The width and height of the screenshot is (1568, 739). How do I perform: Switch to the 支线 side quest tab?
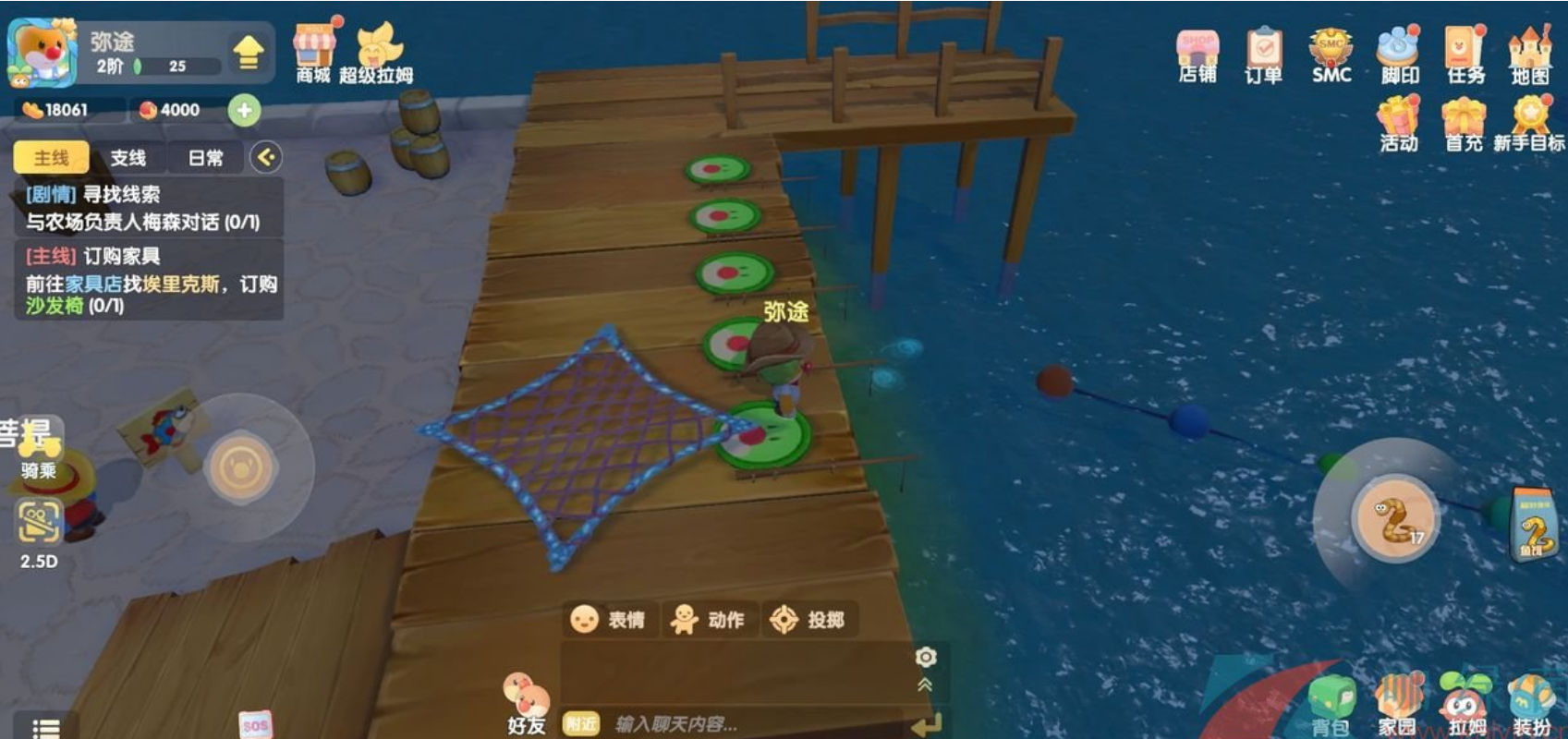(x=128, y=158)
